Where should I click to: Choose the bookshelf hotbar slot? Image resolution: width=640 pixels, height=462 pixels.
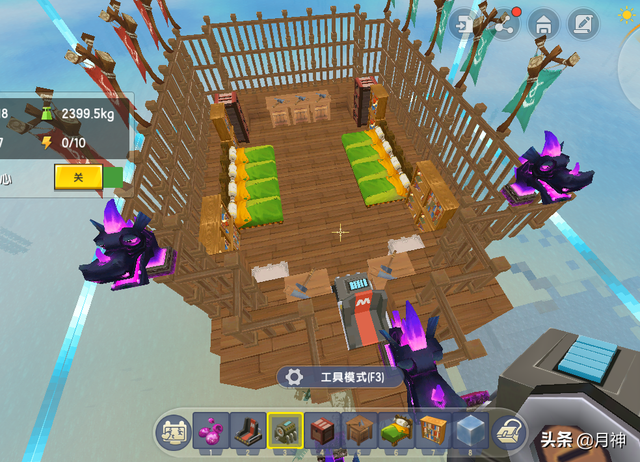coord(433,430)
